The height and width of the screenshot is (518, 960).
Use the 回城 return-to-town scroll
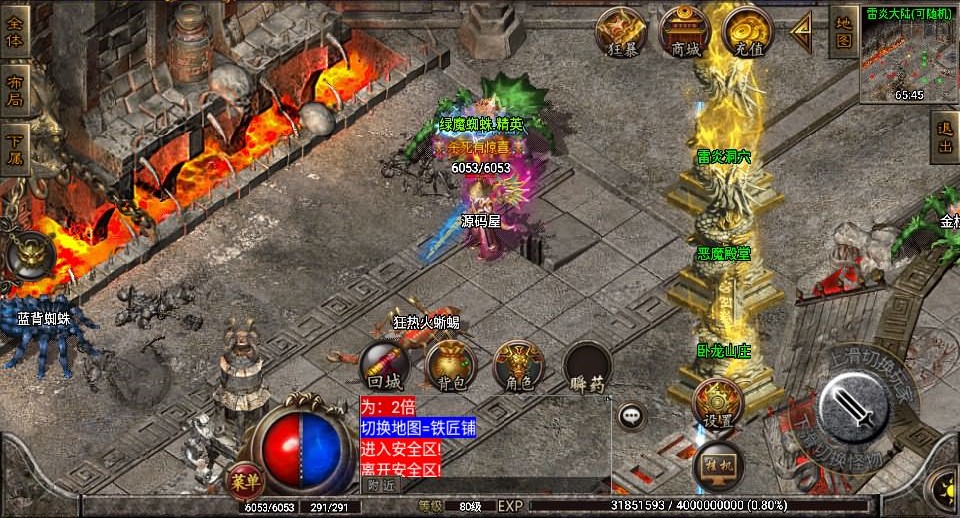coord(385,365)
